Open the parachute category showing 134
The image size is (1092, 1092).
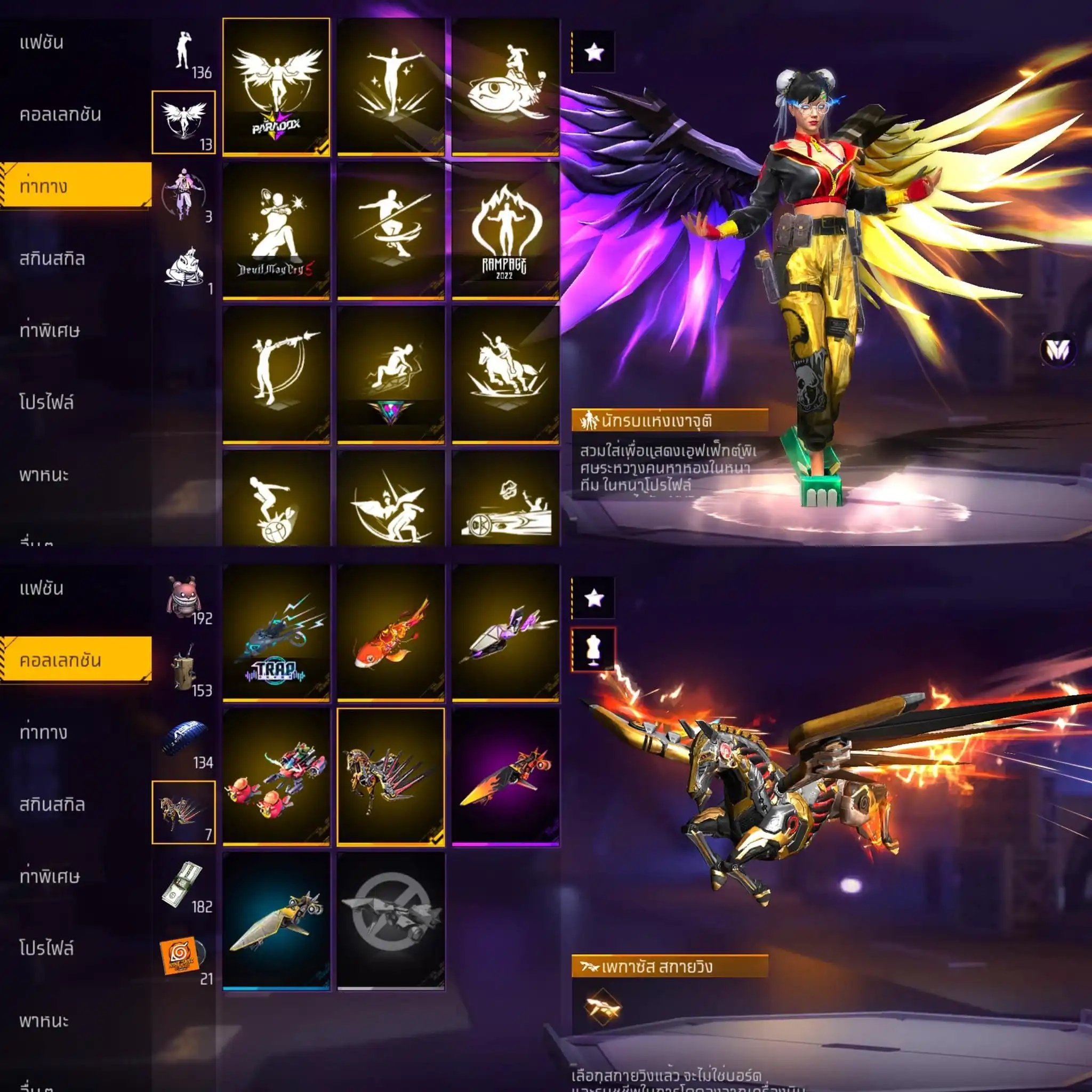(184, 743)
